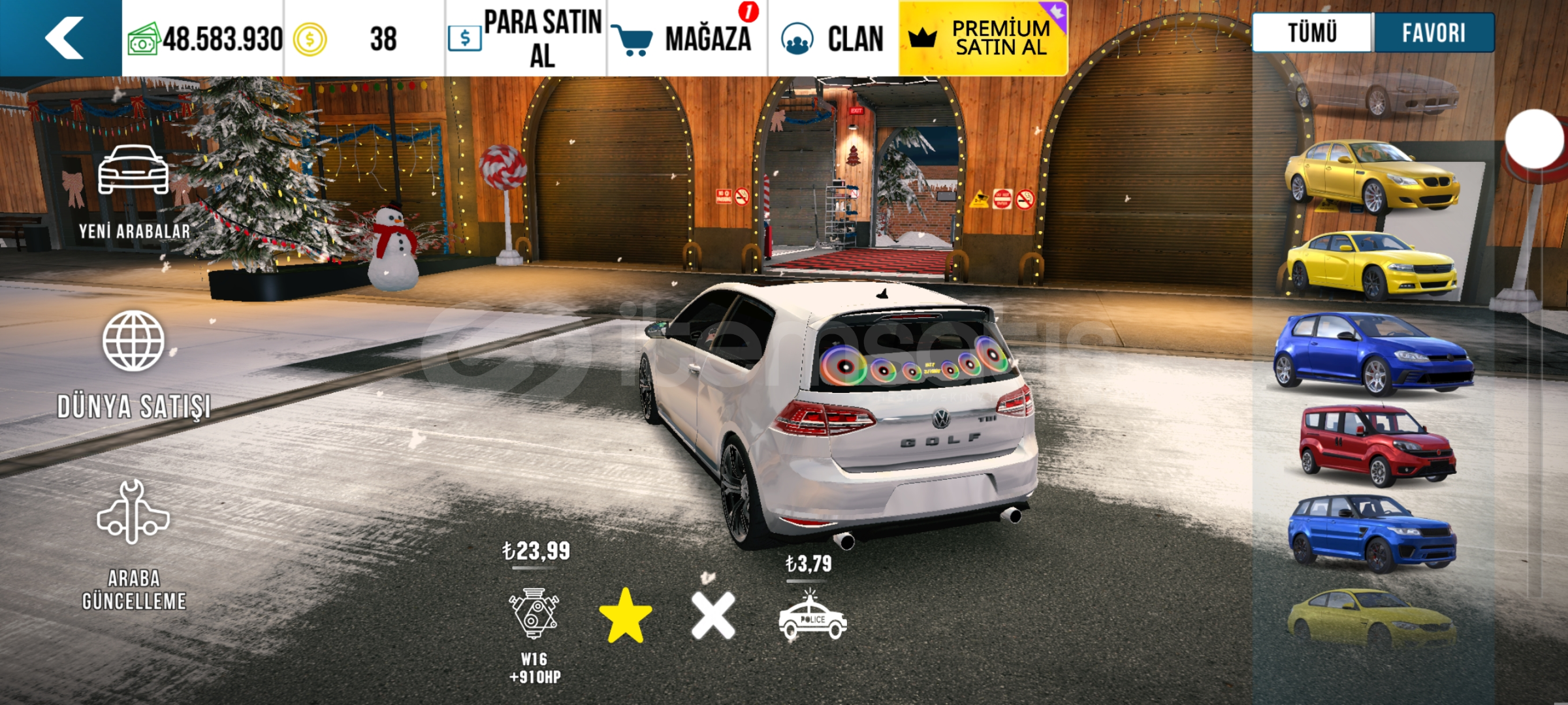
Task: Go back with the white arrow
Action: [x=63, y=38]
